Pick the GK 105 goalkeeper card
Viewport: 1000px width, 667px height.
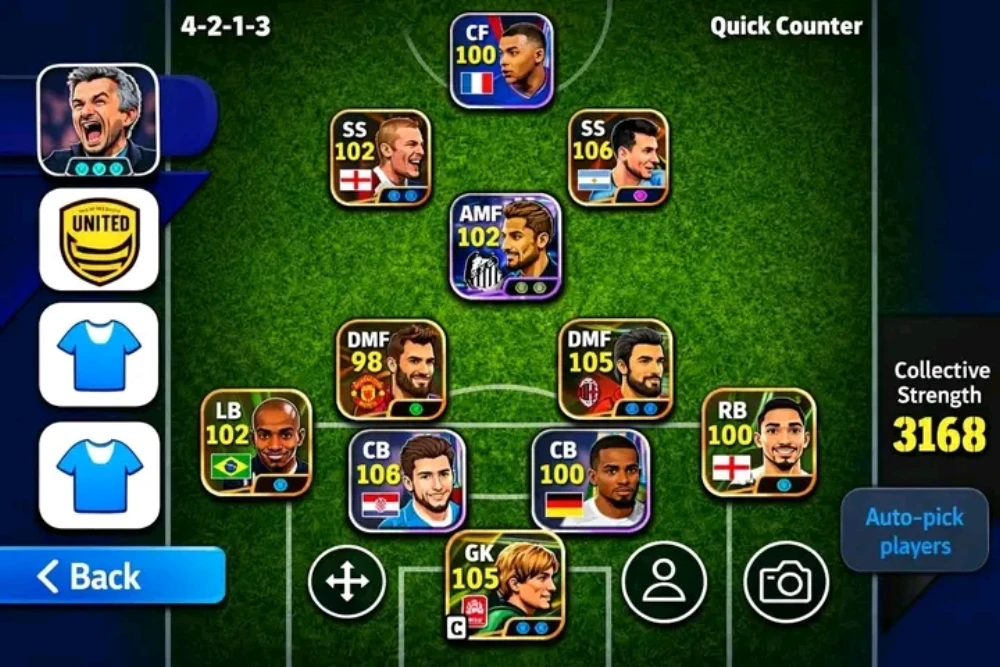(x=505, y=585)
